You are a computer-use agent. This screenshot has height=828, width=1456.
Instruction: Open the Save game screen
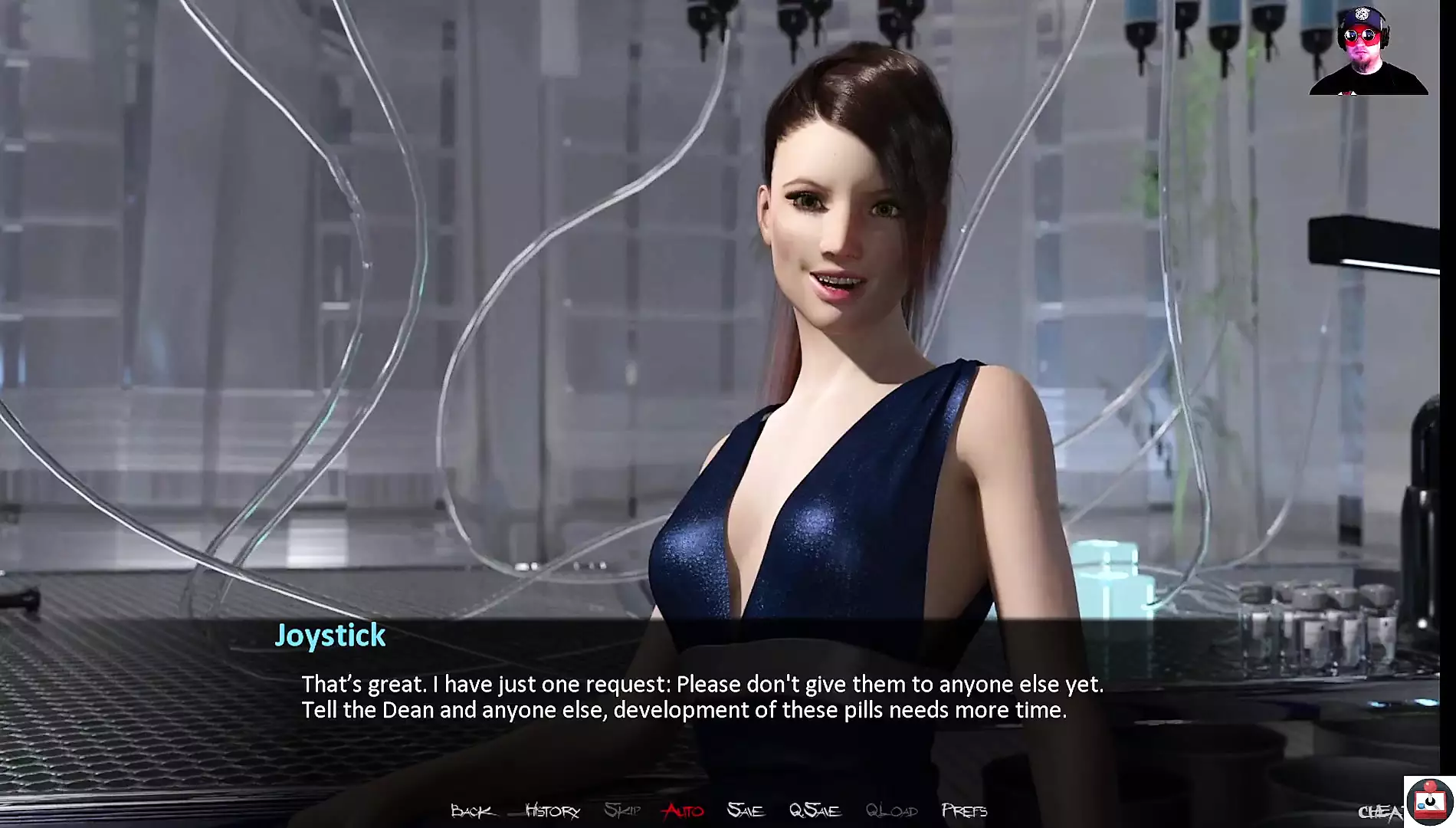(745, 810)
